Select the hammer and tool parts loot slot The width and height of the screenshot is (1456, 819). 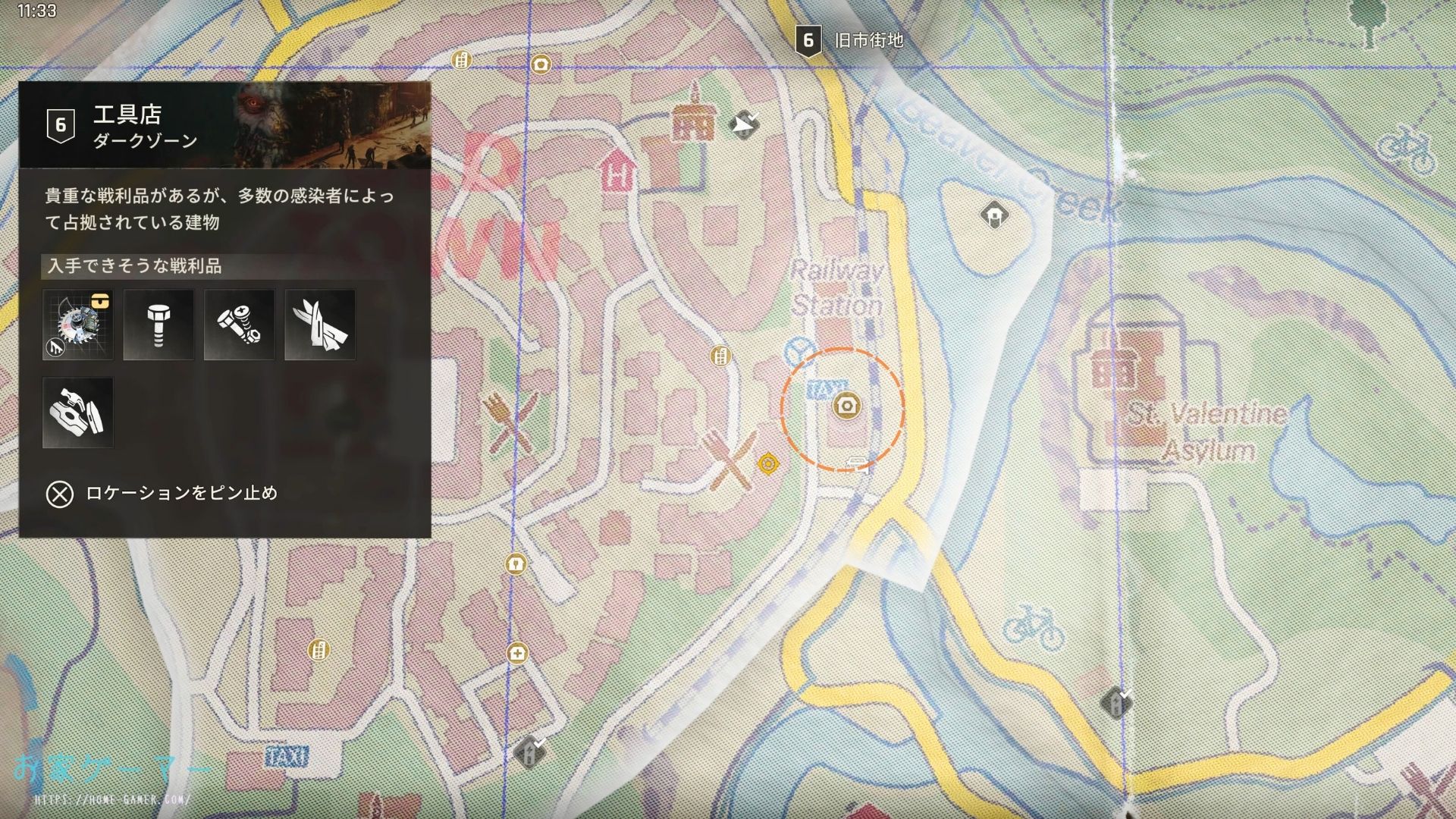point(78,413)
